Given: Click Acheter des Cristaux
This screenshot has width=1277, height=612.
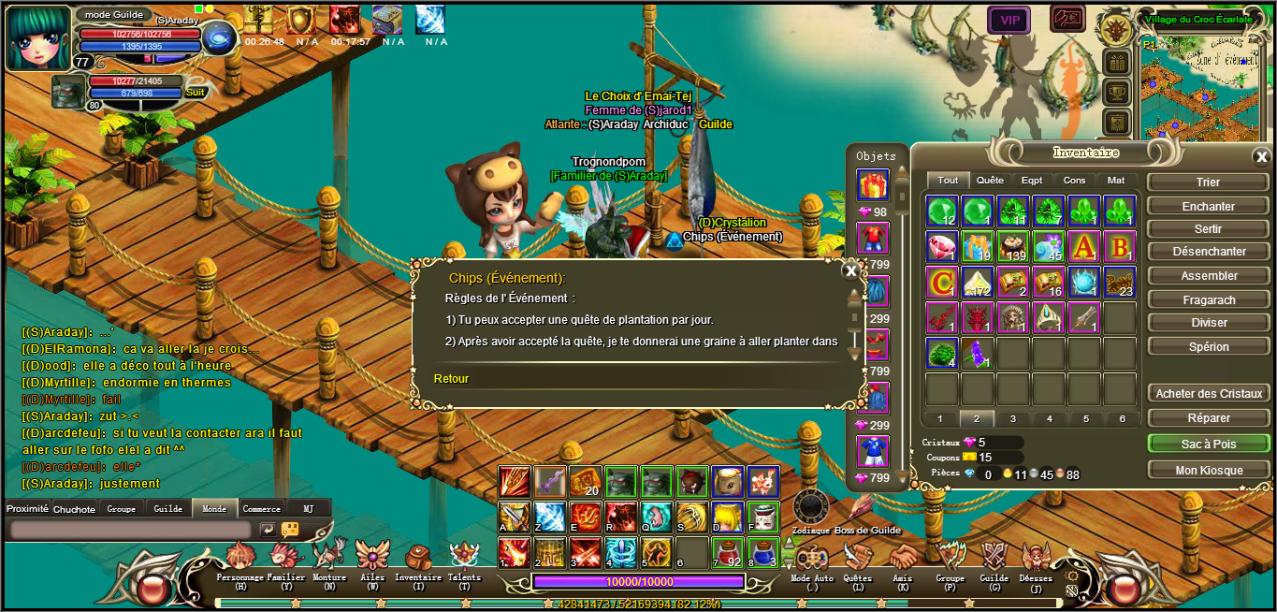Looking at the screenshot, I should click(1208, 393).
